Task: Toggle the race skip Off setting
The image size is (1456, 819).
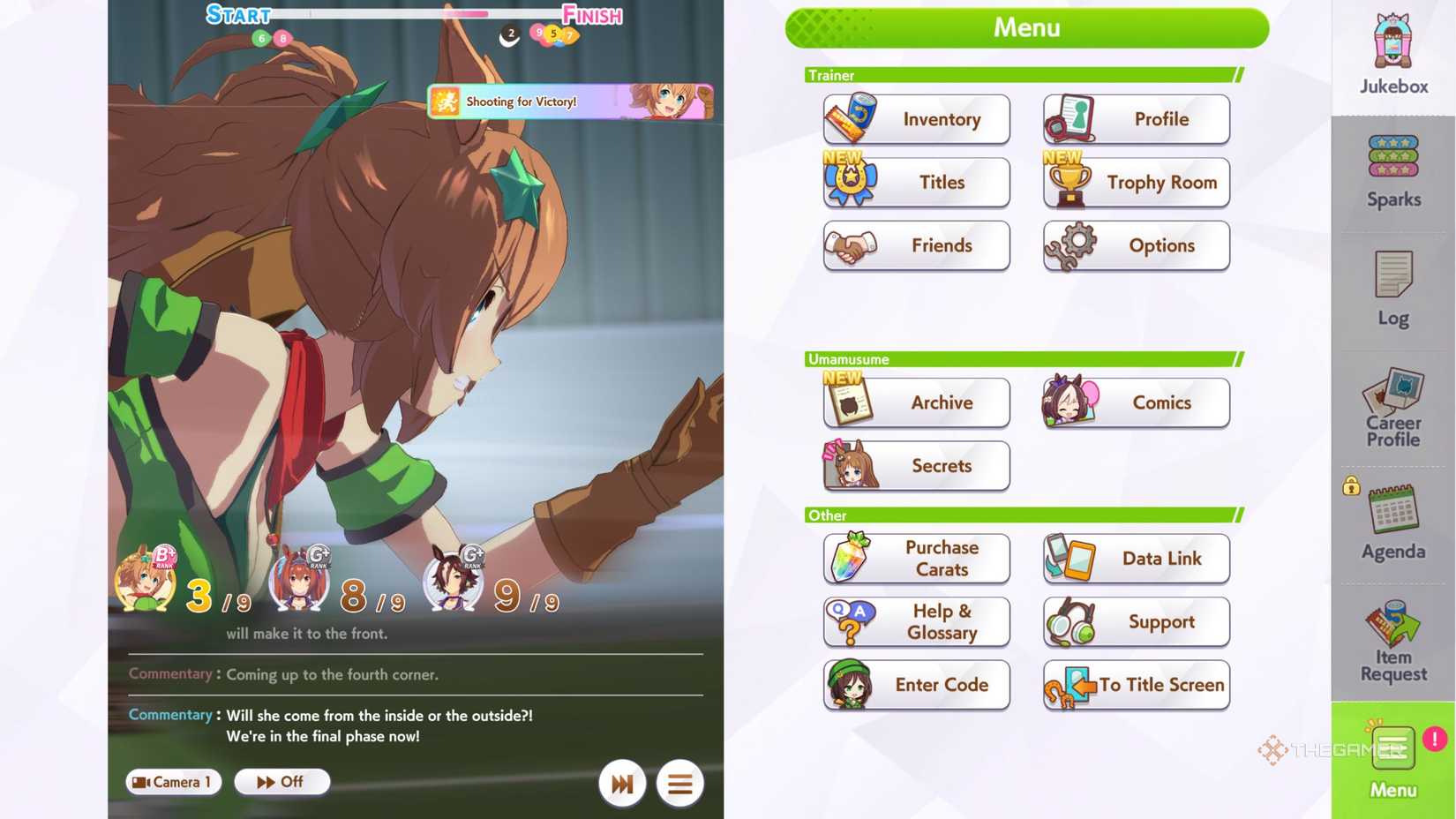Action: (281, 781)
